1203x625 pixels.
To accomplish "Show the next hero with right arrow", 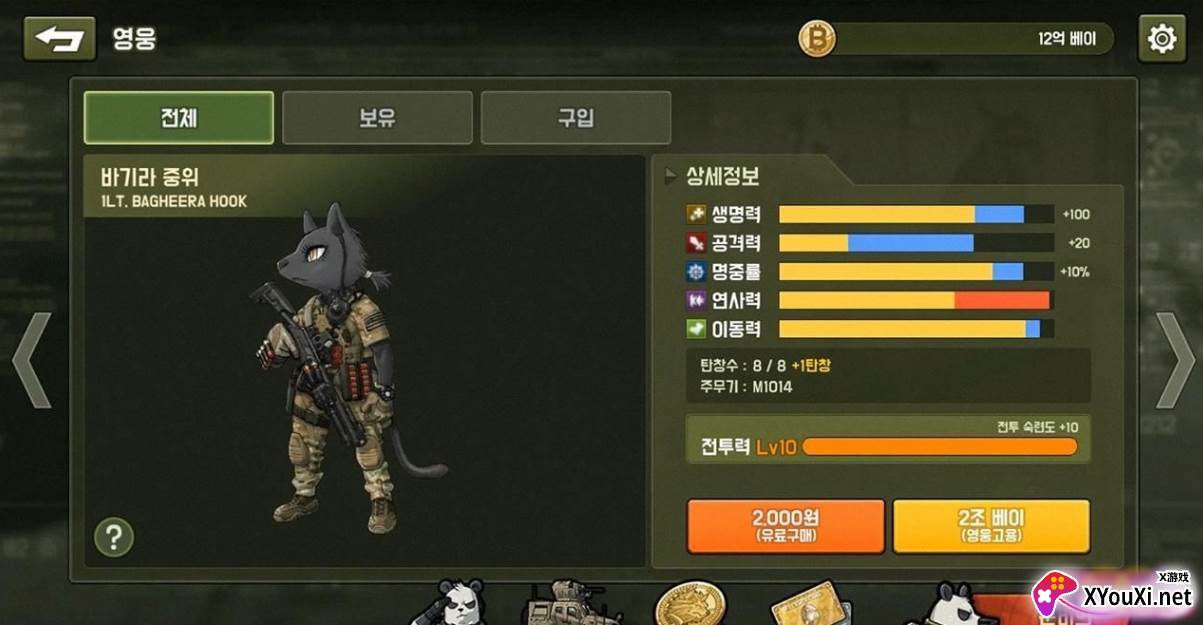I will pos(1175,360).
